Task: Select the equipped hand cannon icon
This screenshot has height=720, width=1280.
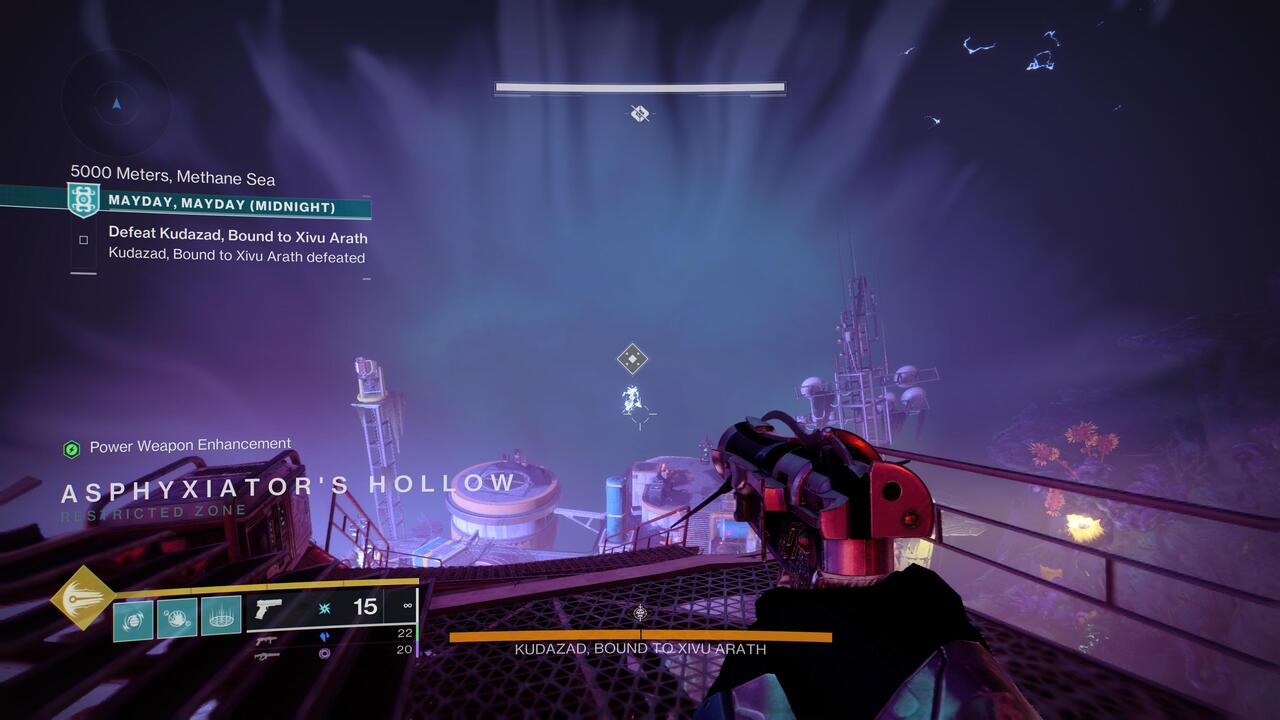Action: (x=268, y=609)
